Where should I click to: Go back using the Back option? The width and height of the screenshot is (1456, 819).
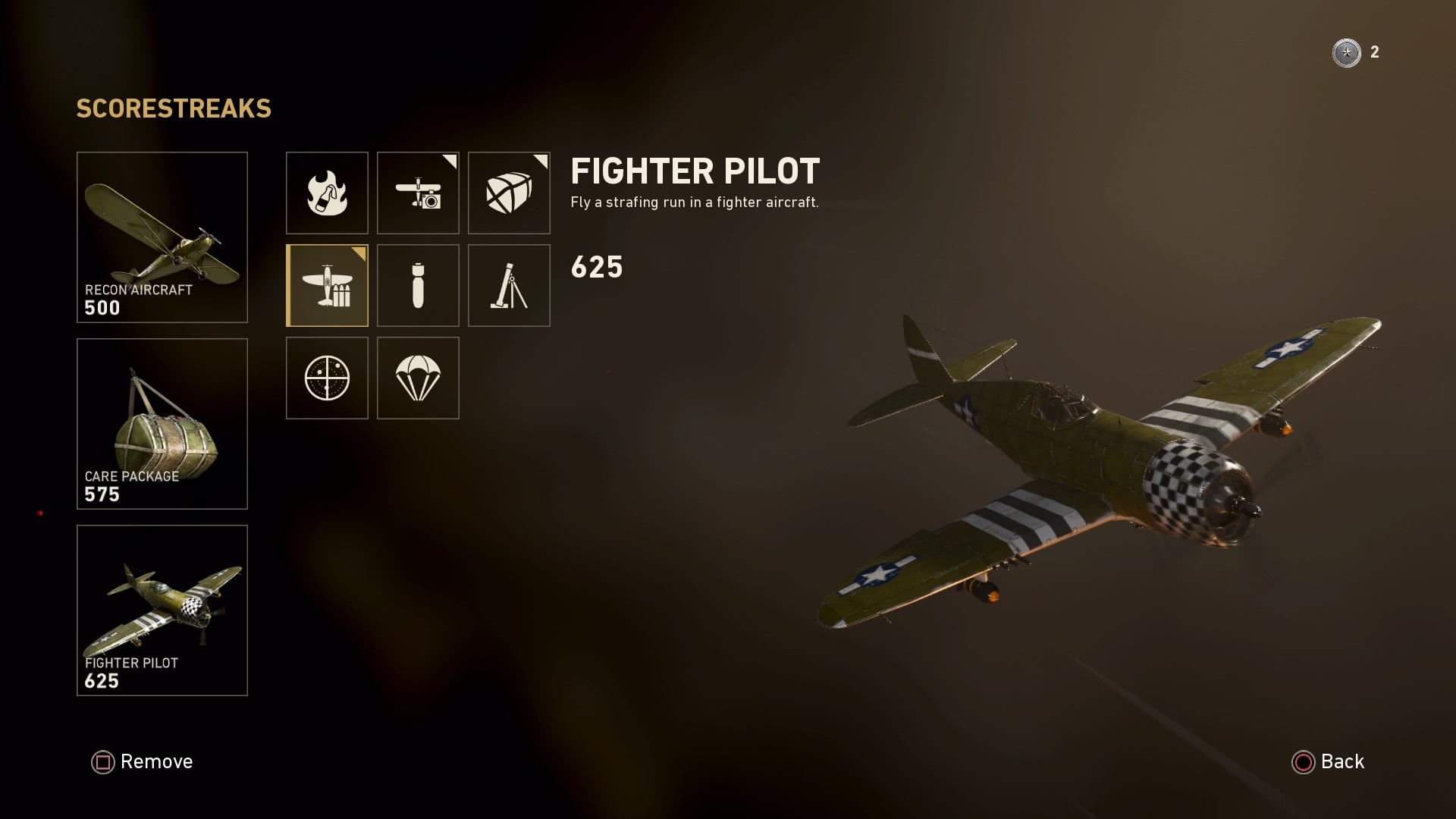[x=1328, y=761]
